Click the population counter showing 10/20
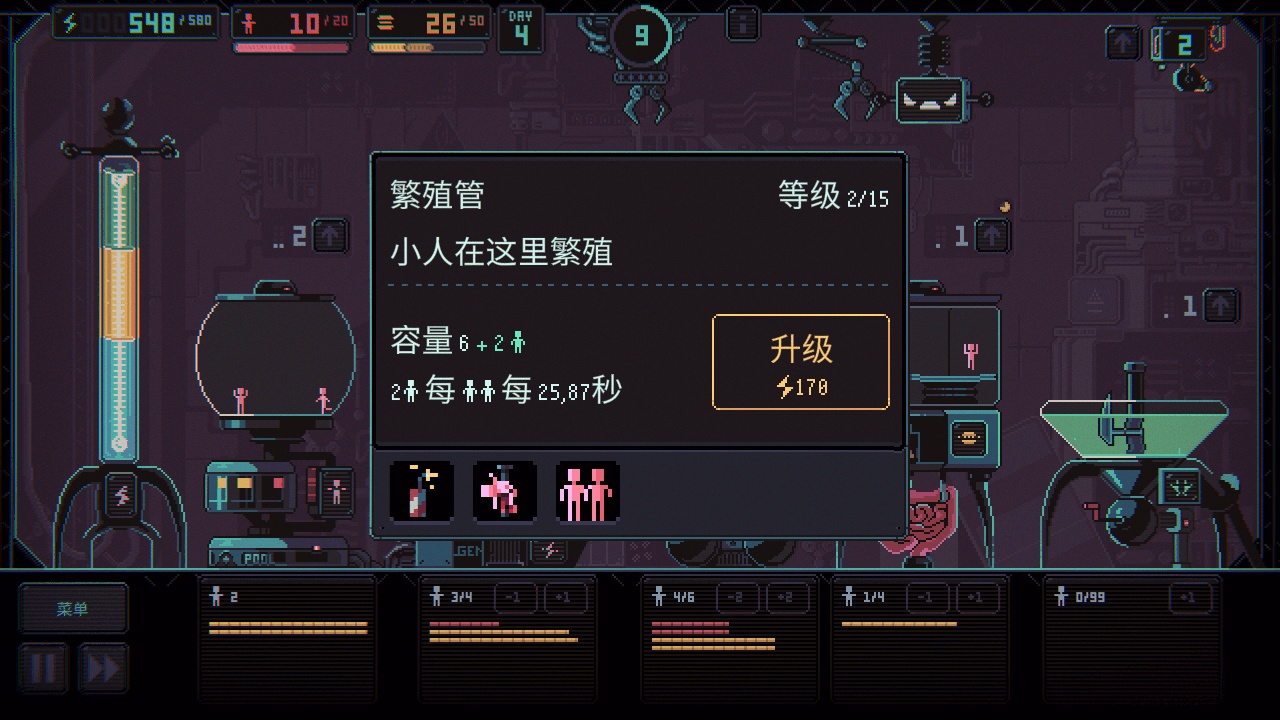This screenshot has height=720, width=1280. 291,20
